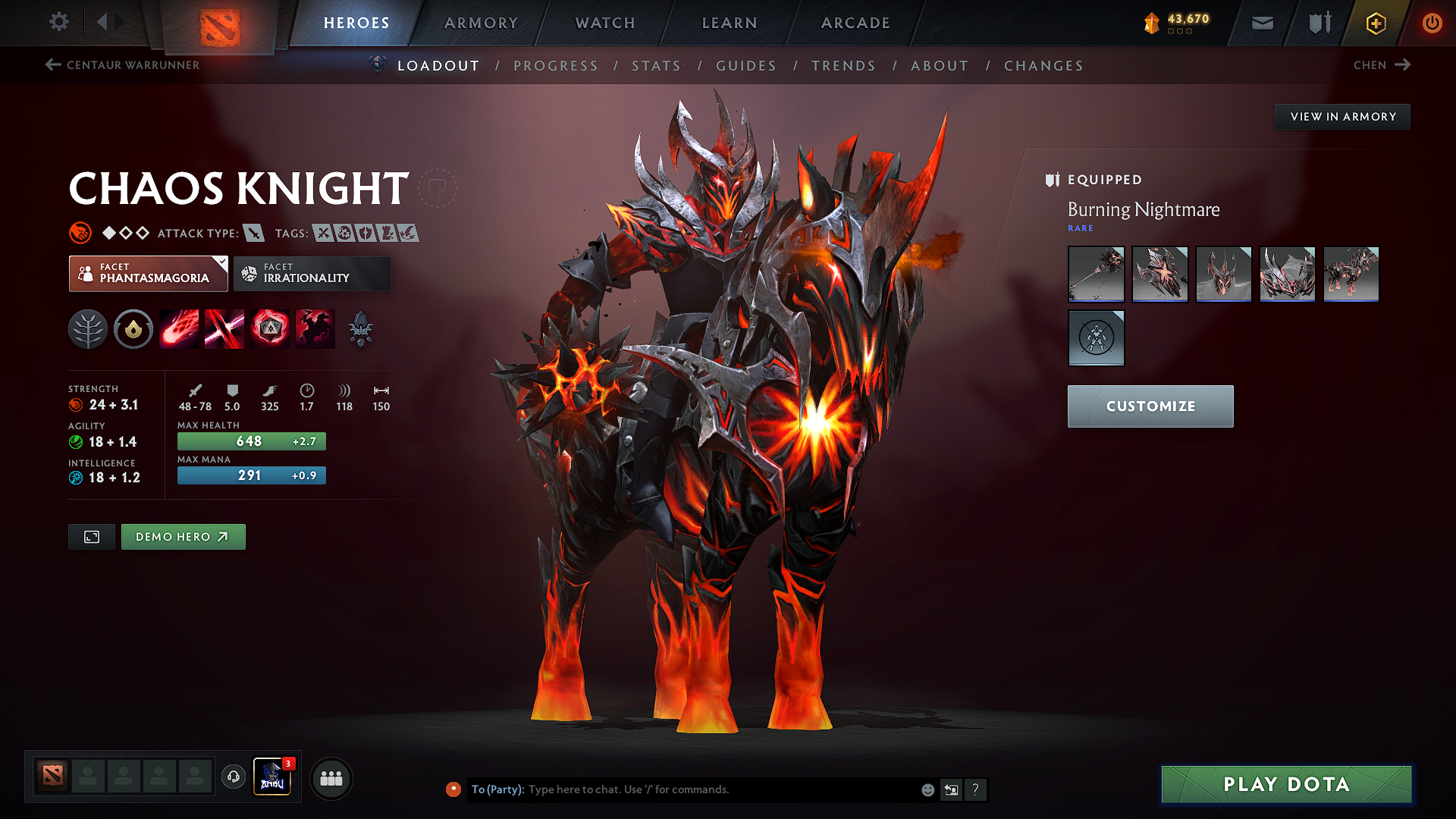Select the Phantasmagoria facet
The width and height of the screenshot is (1456, 819).
(148, 274)
